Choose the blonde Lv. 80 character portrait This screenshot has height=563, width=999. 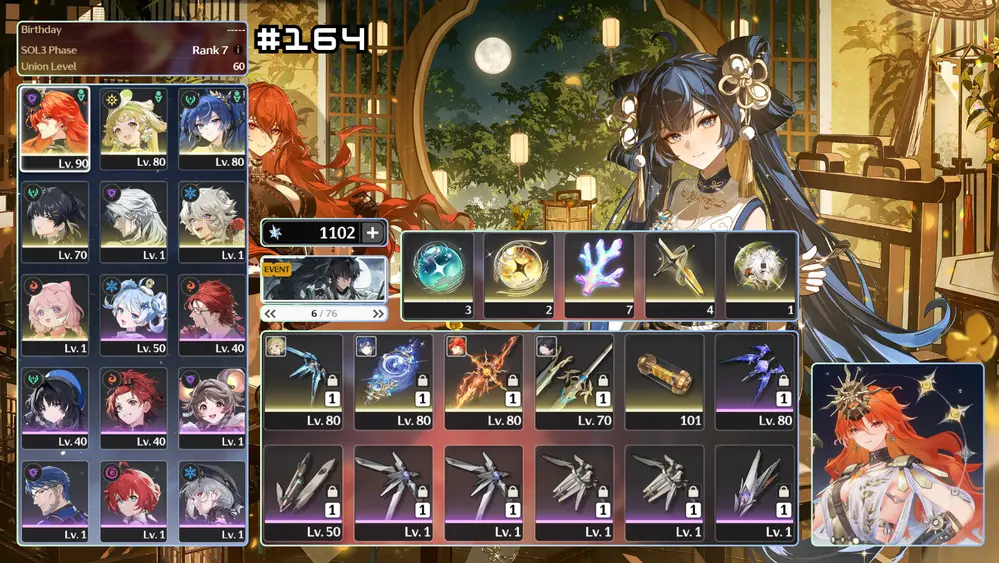133,128
